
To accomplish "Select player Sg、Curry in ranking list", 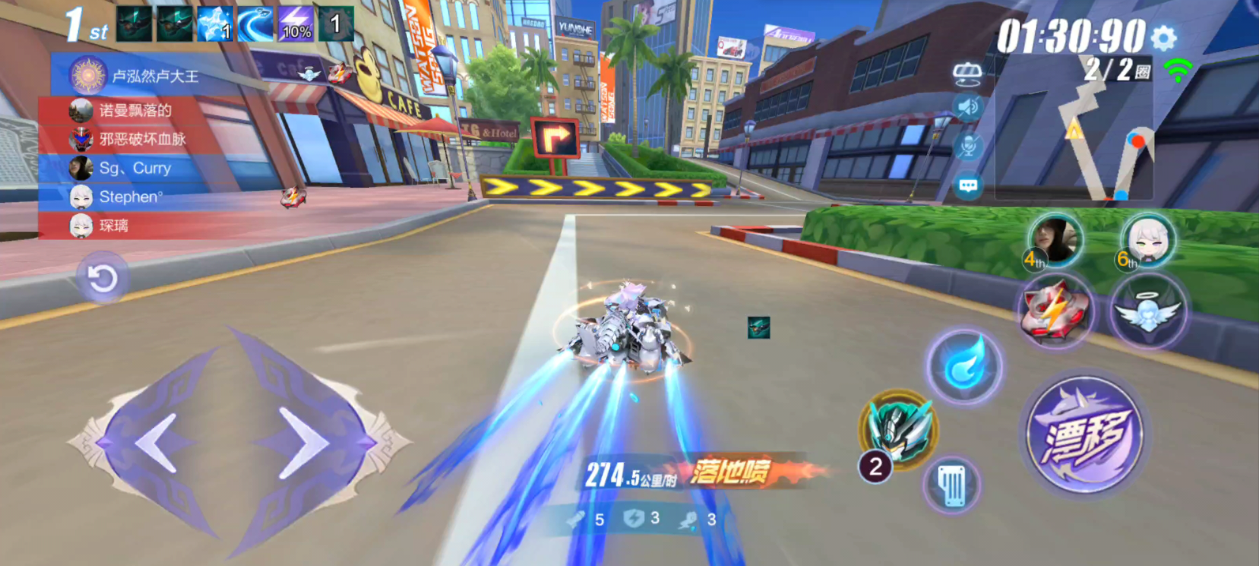I will [134, 168].
